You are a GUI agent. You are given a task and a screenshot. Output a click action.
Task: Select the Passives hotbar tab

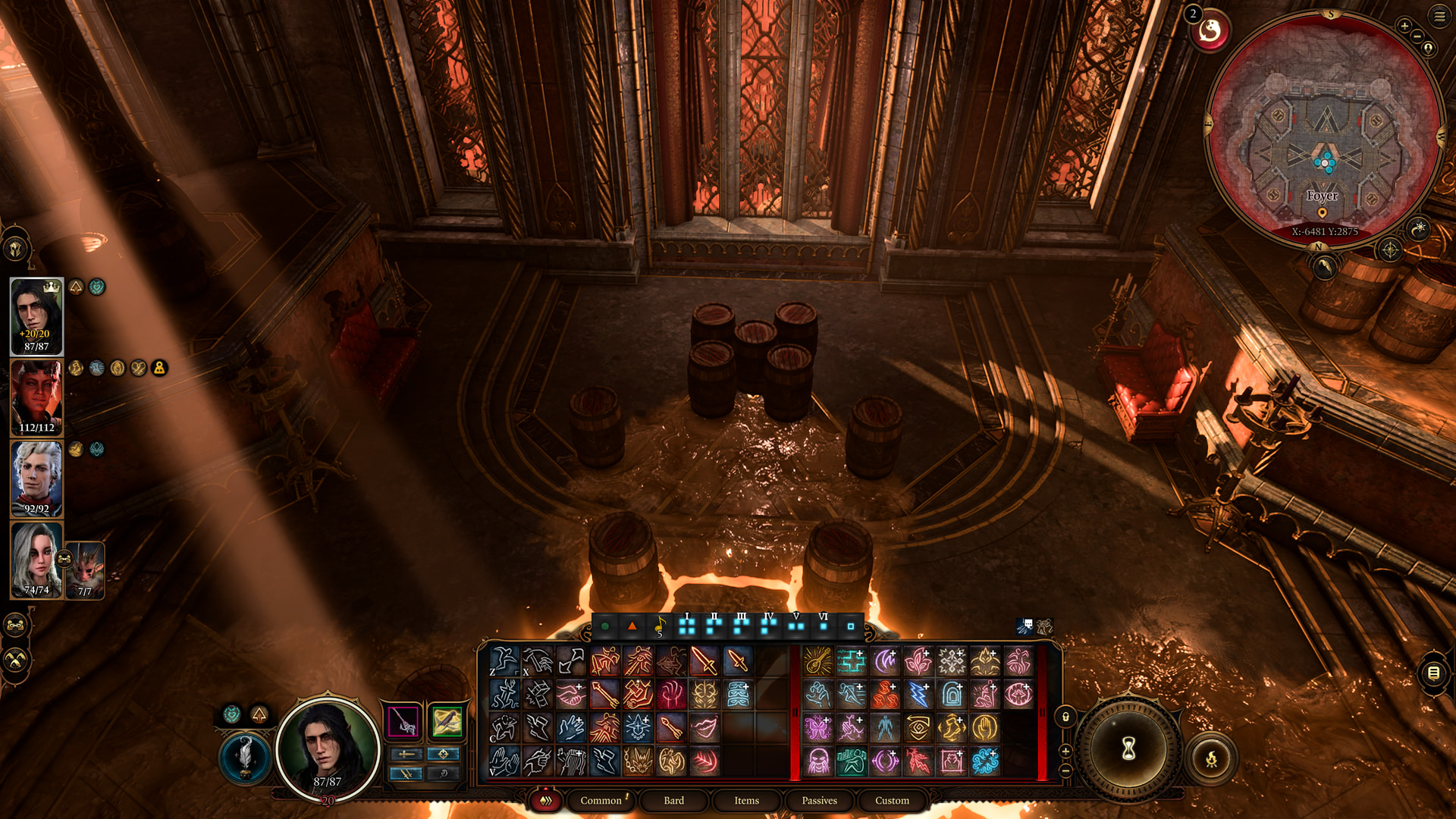(x=819, y=800)
